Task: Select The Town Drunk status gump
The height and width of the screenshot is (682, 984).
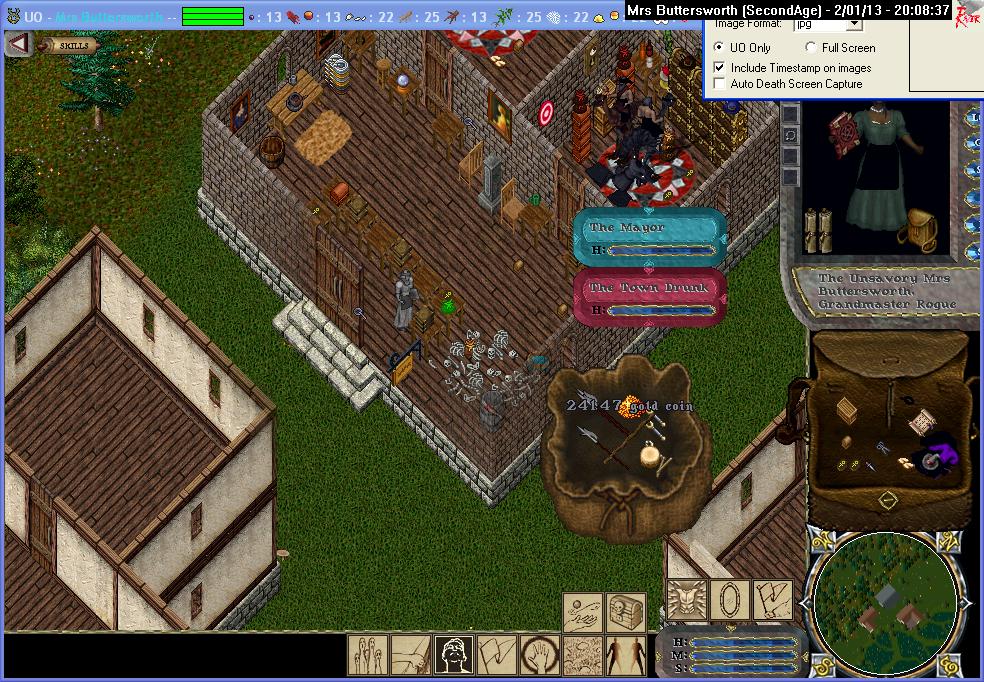Action: click(x=648, y=298)
